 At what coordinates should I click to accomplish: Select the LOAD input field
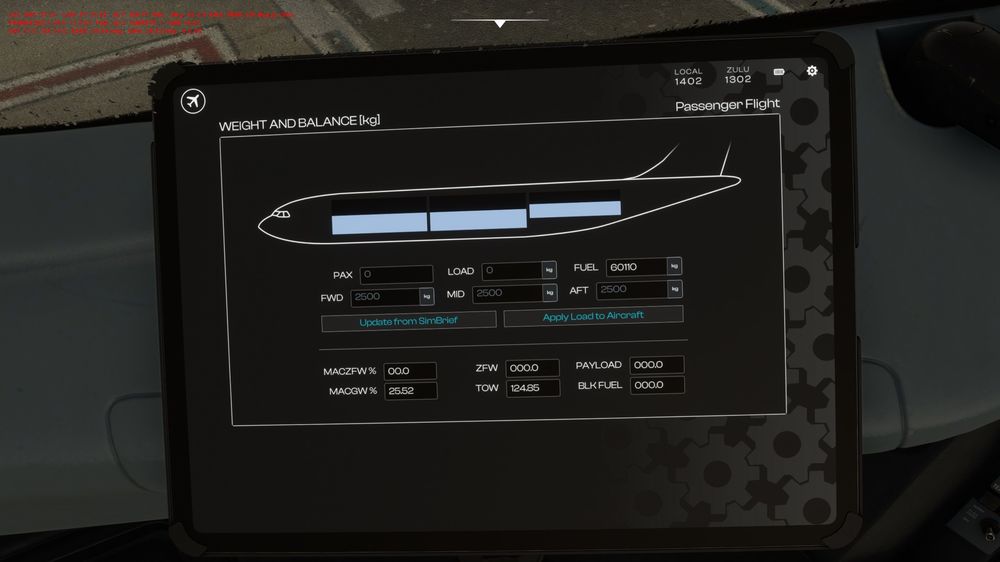pos(512,270)
